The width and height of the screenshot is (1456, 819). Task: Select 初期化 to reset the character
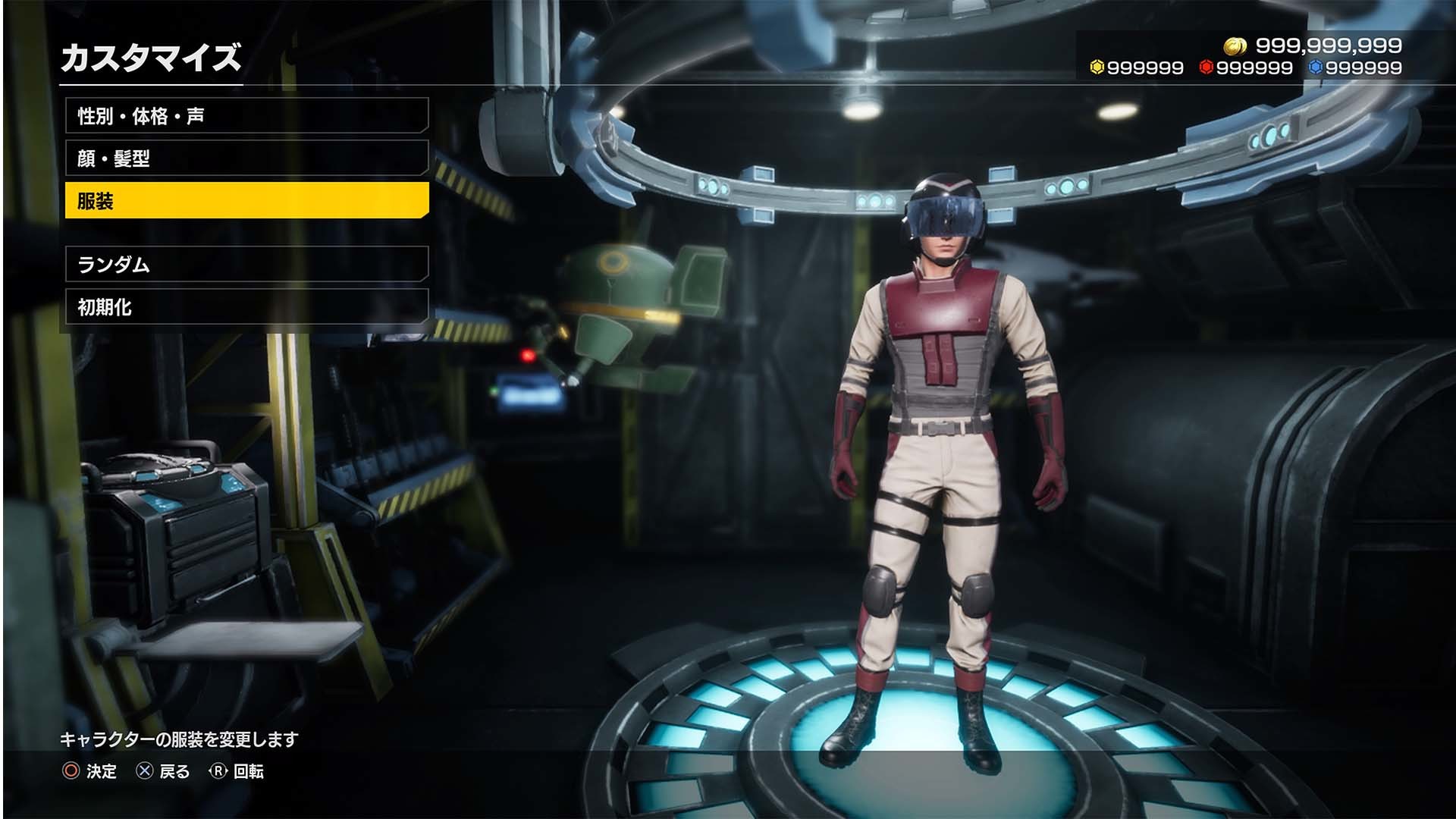coord(246,307)
